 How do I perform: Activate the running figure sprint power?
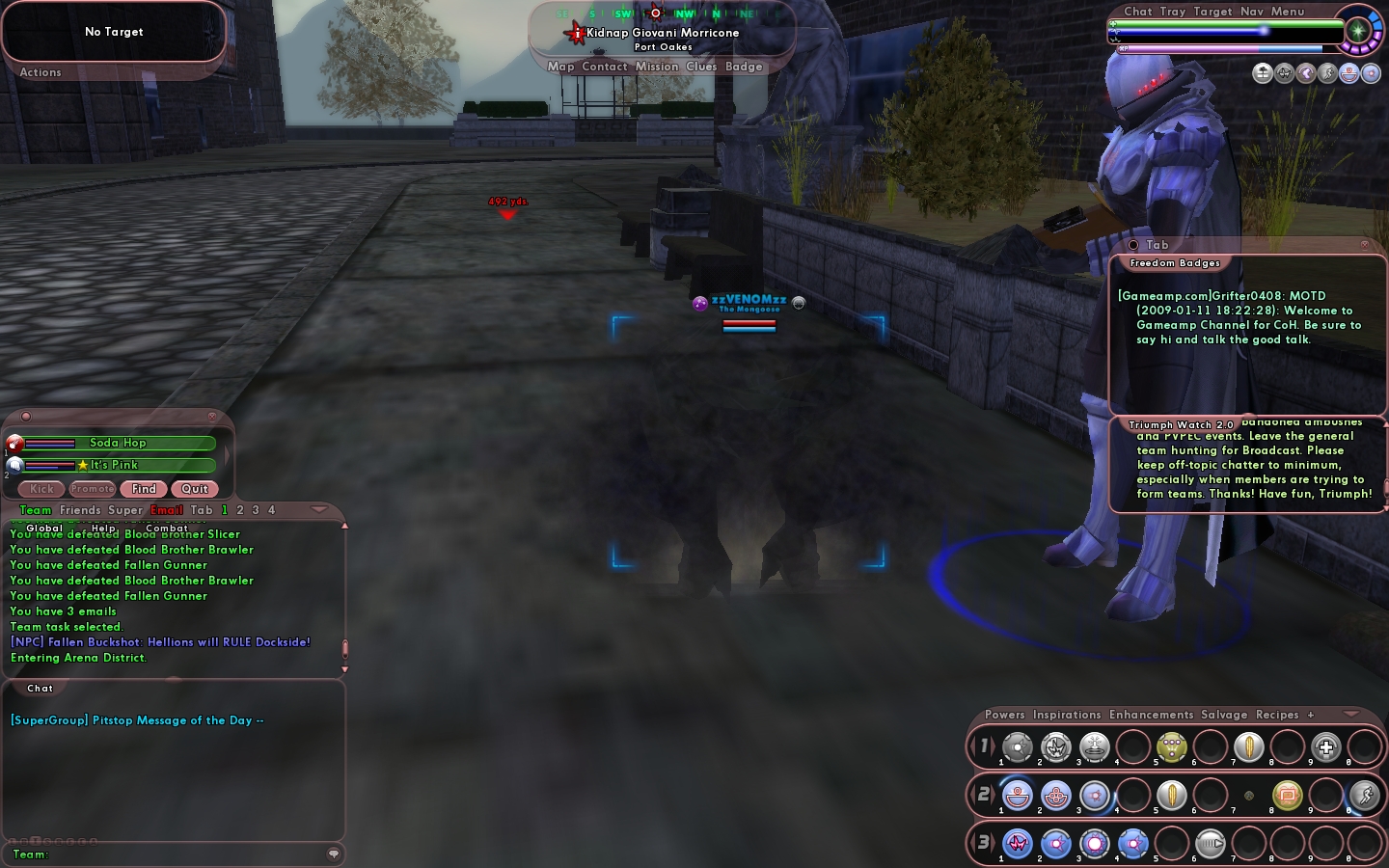tap(1364, 795)
